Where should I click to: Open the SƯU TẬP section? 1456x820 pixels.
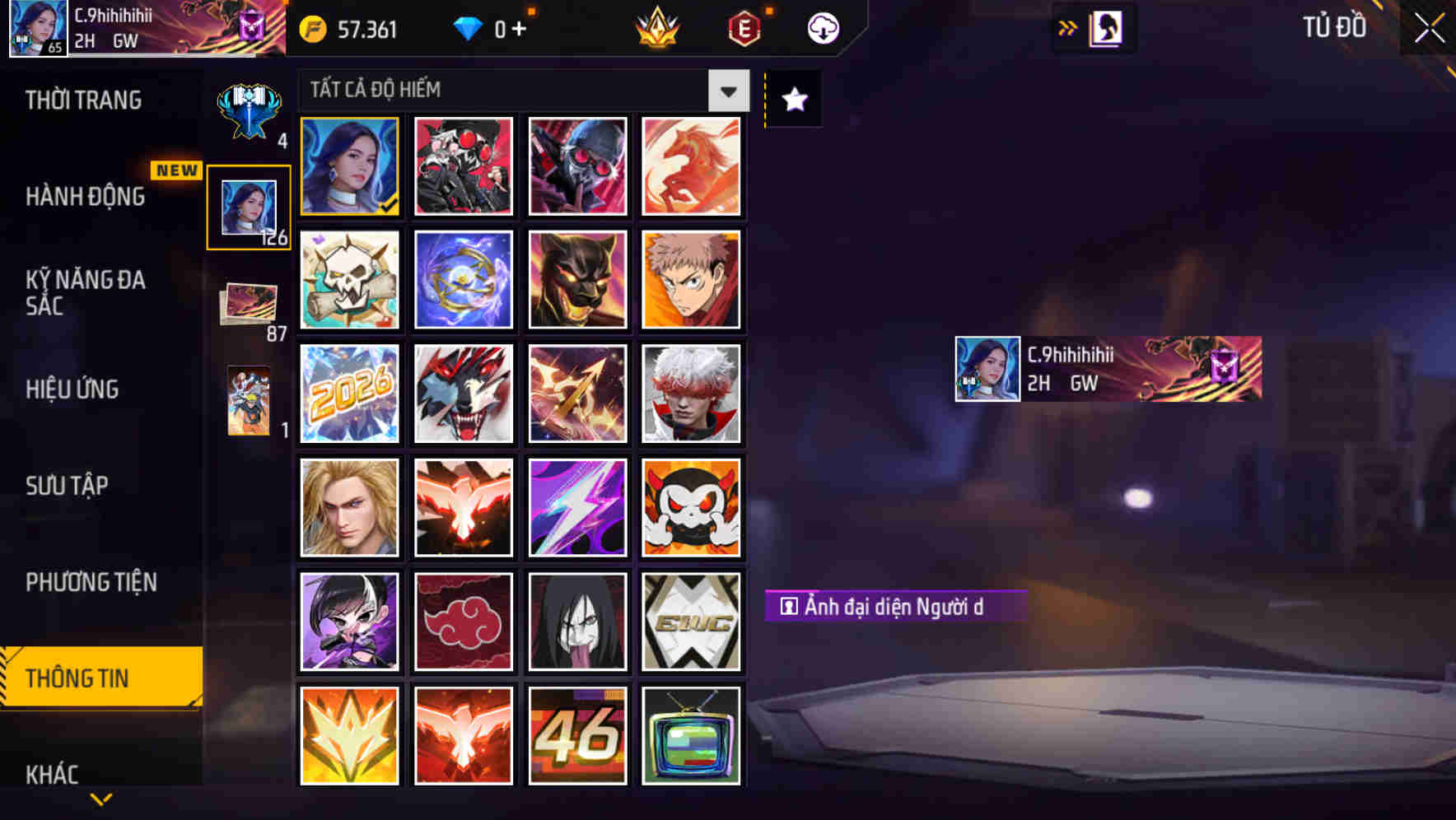68,487
